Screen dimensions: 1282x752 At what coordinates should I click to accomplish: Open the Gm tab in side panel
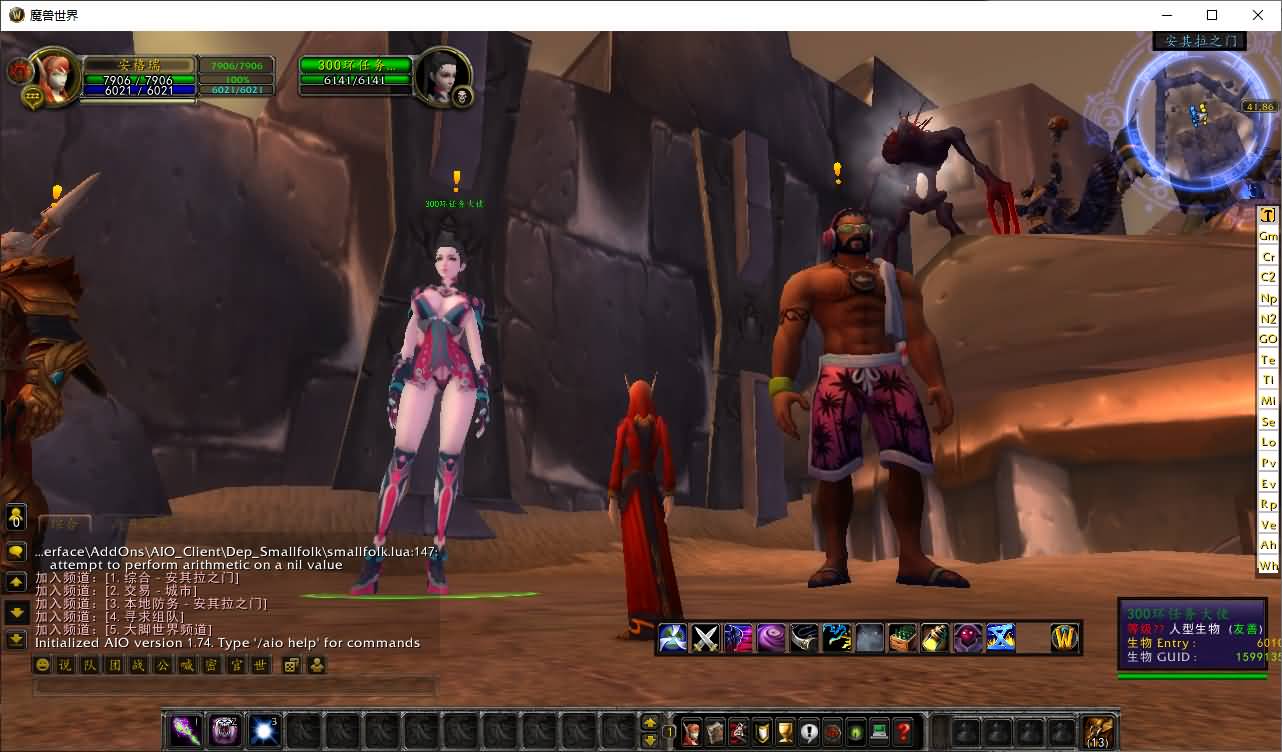pyautogui.click(x=1268, y=236)
